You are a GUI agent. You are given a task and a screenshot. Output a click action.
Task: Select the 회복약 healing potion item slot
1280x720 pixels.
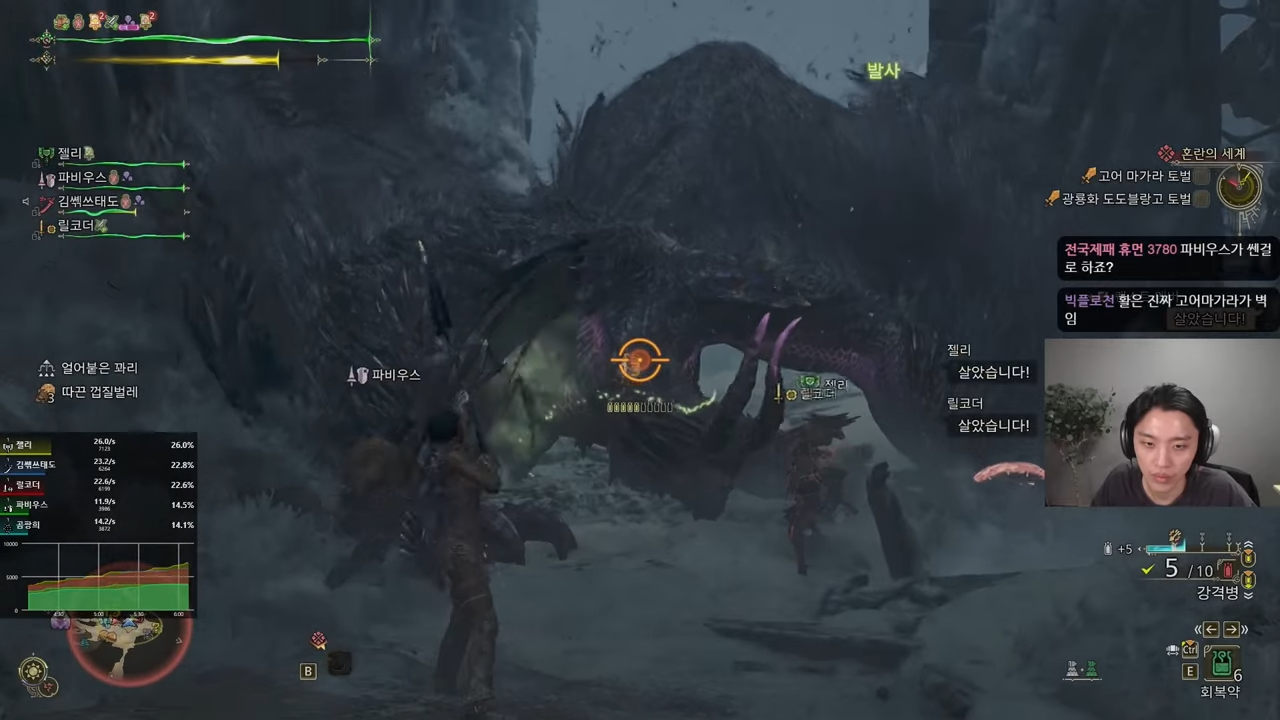[1220, 664]
